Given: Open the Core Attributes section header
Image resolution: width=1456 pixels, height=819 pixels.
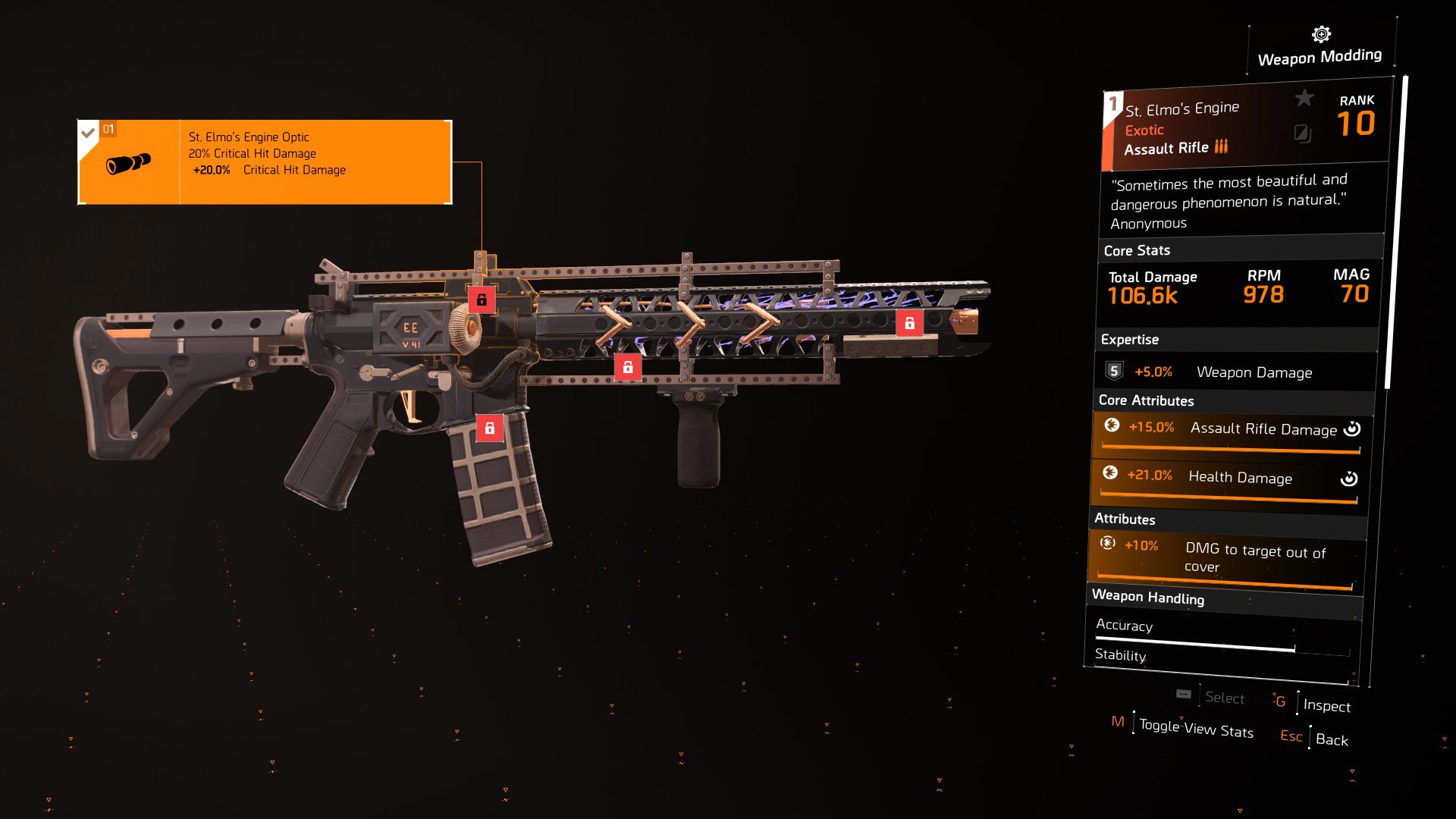Looking at the screenshot, I should pyautogui.click(x=1145, y=401).
